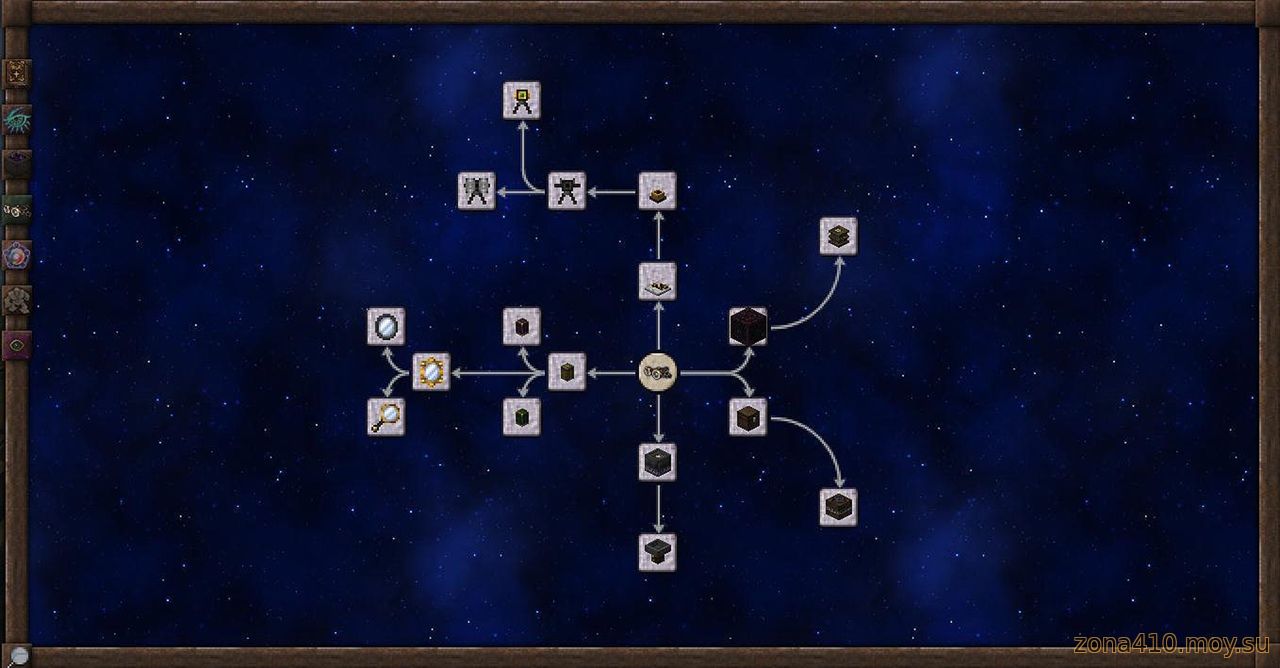Image resolution: width=1280 pixels, height=668 pixels.
Task: Open the winged figure research node
Action: tap(476, 190)
